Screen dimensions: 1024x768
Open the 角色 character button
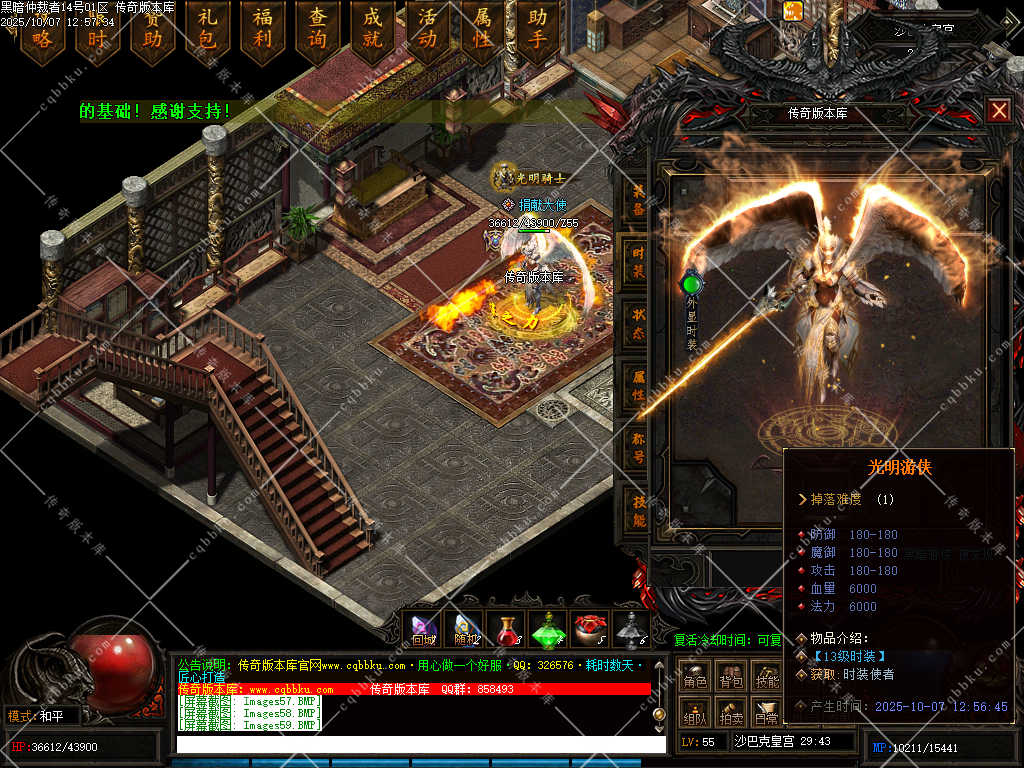coord(695,679)
